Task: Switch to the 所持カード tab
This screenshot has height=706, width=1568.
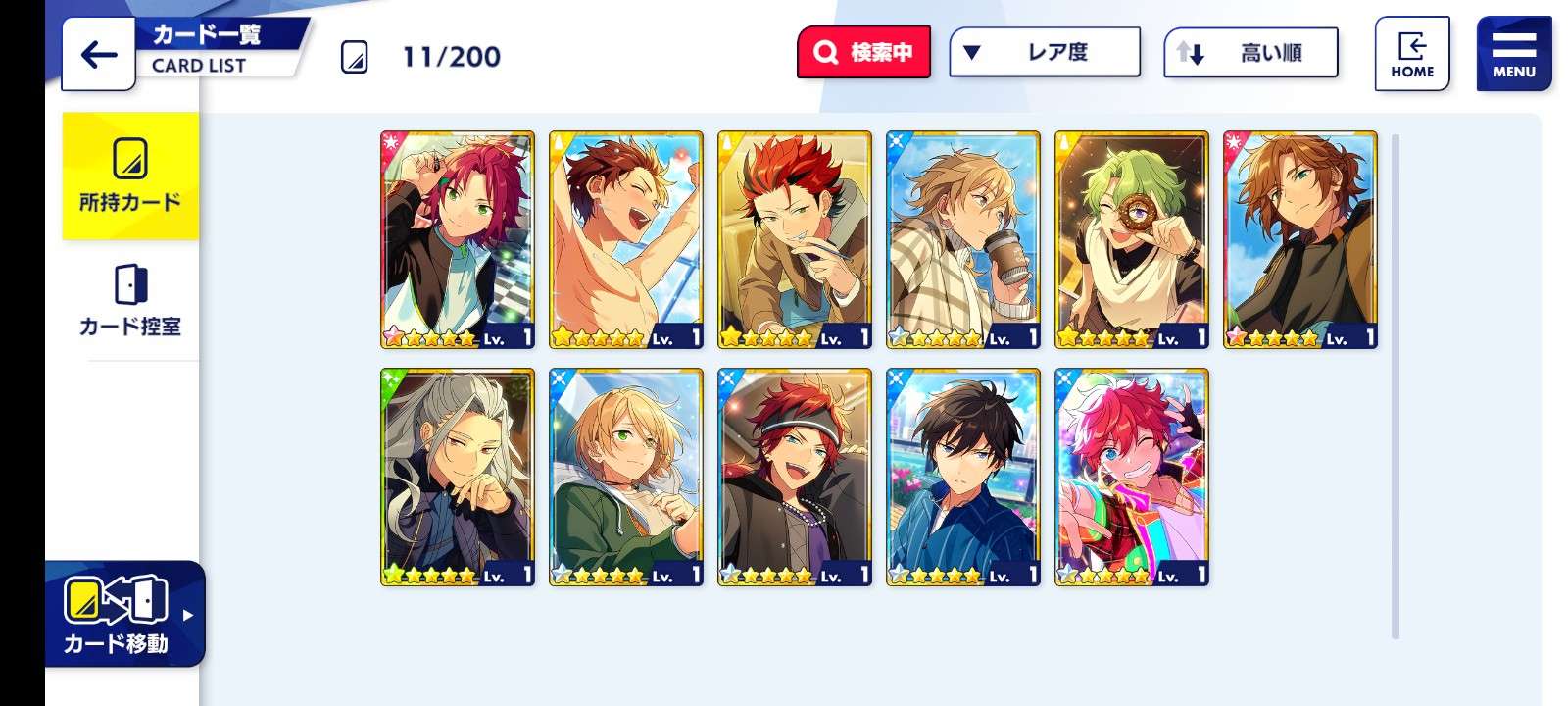Action: [130, 176]
